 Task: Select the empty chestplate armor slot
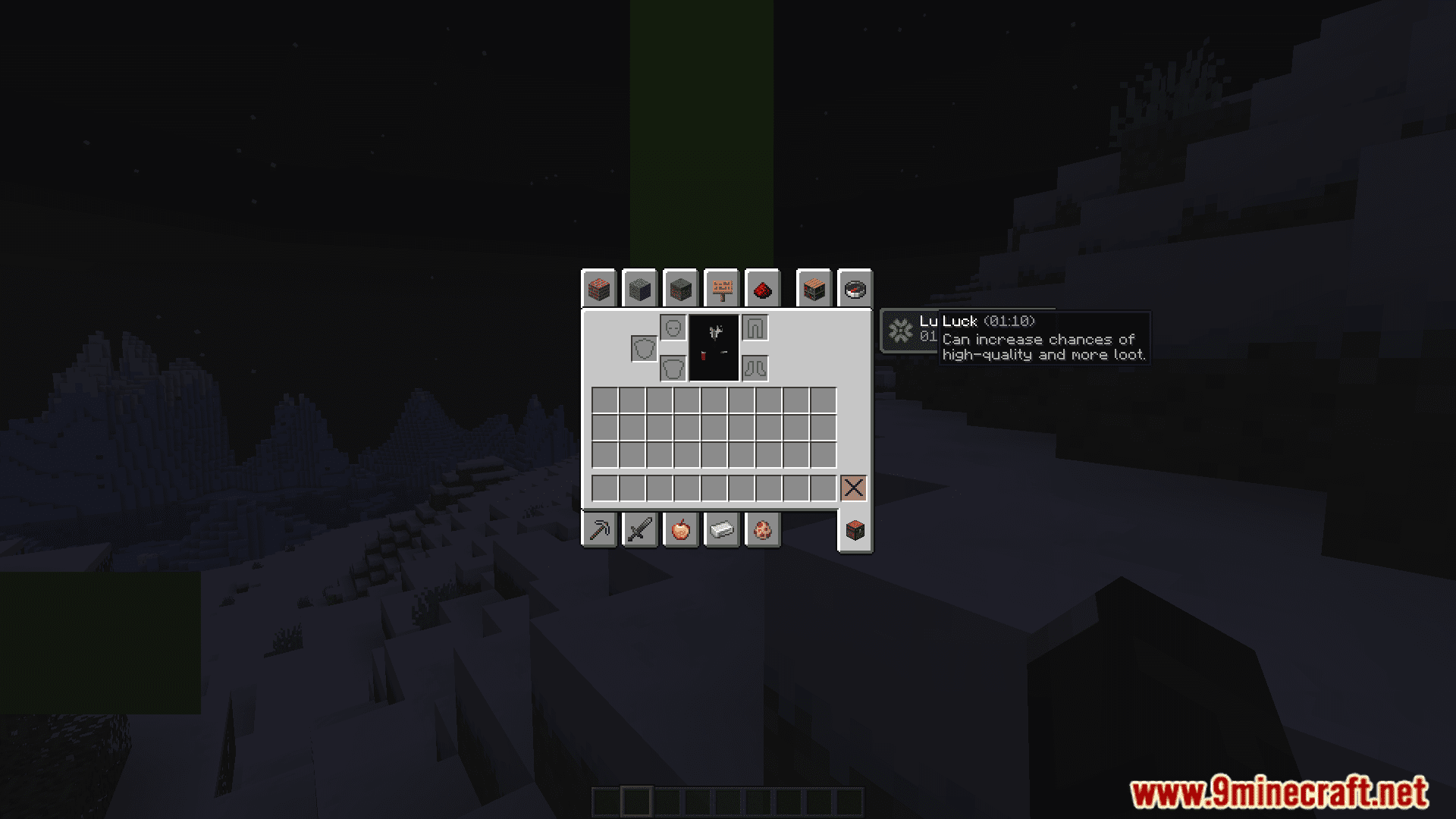coord(673,369)
